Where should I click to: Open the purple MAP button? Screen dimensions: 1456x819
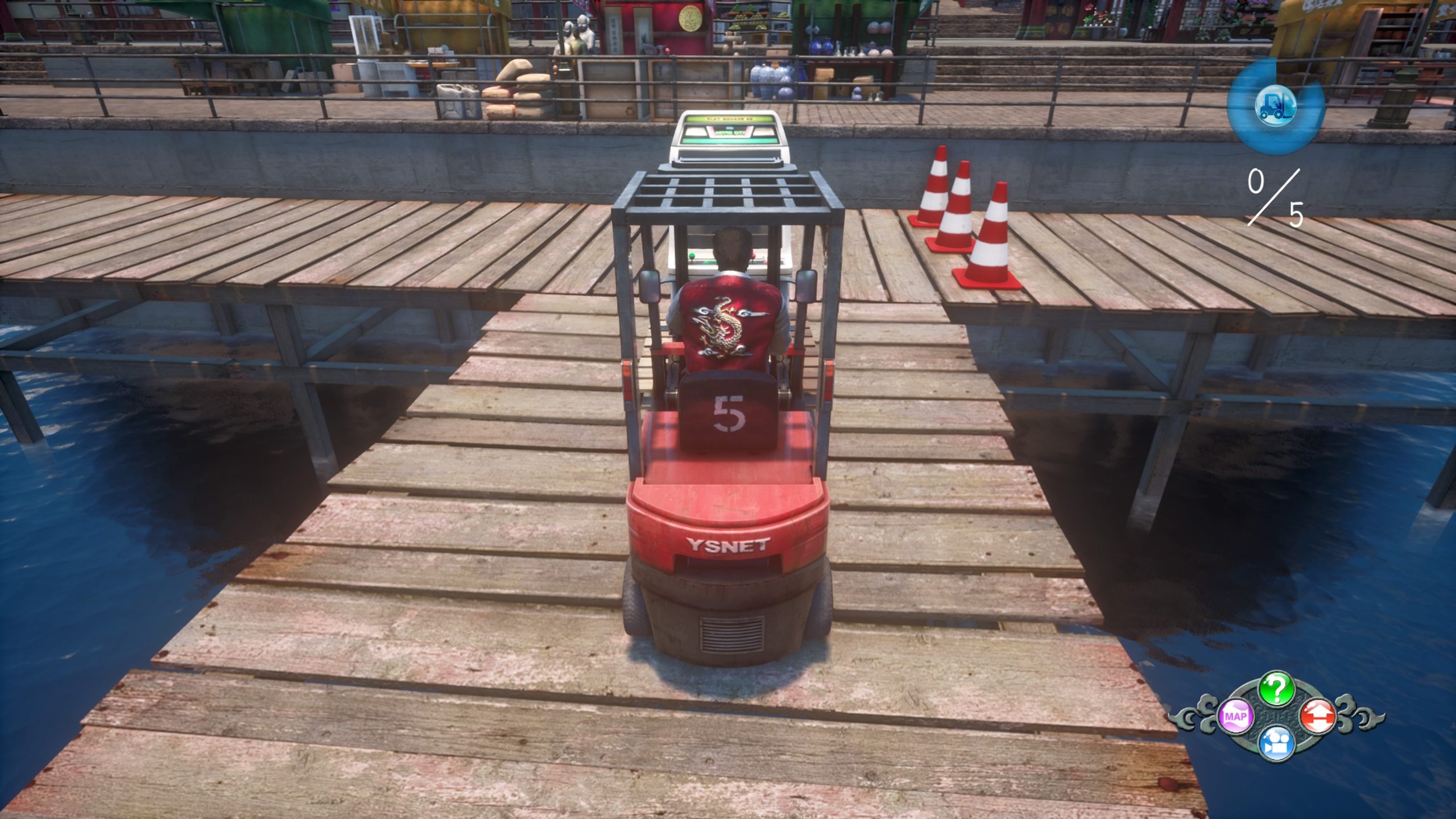click(1236, 717)
